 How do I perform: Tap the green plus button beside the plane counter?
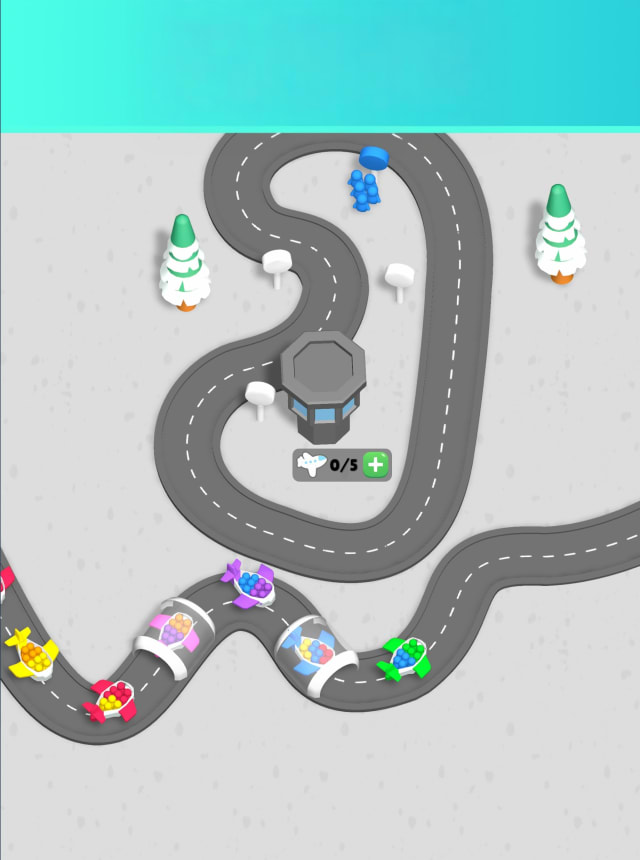[x=376, y=464]
